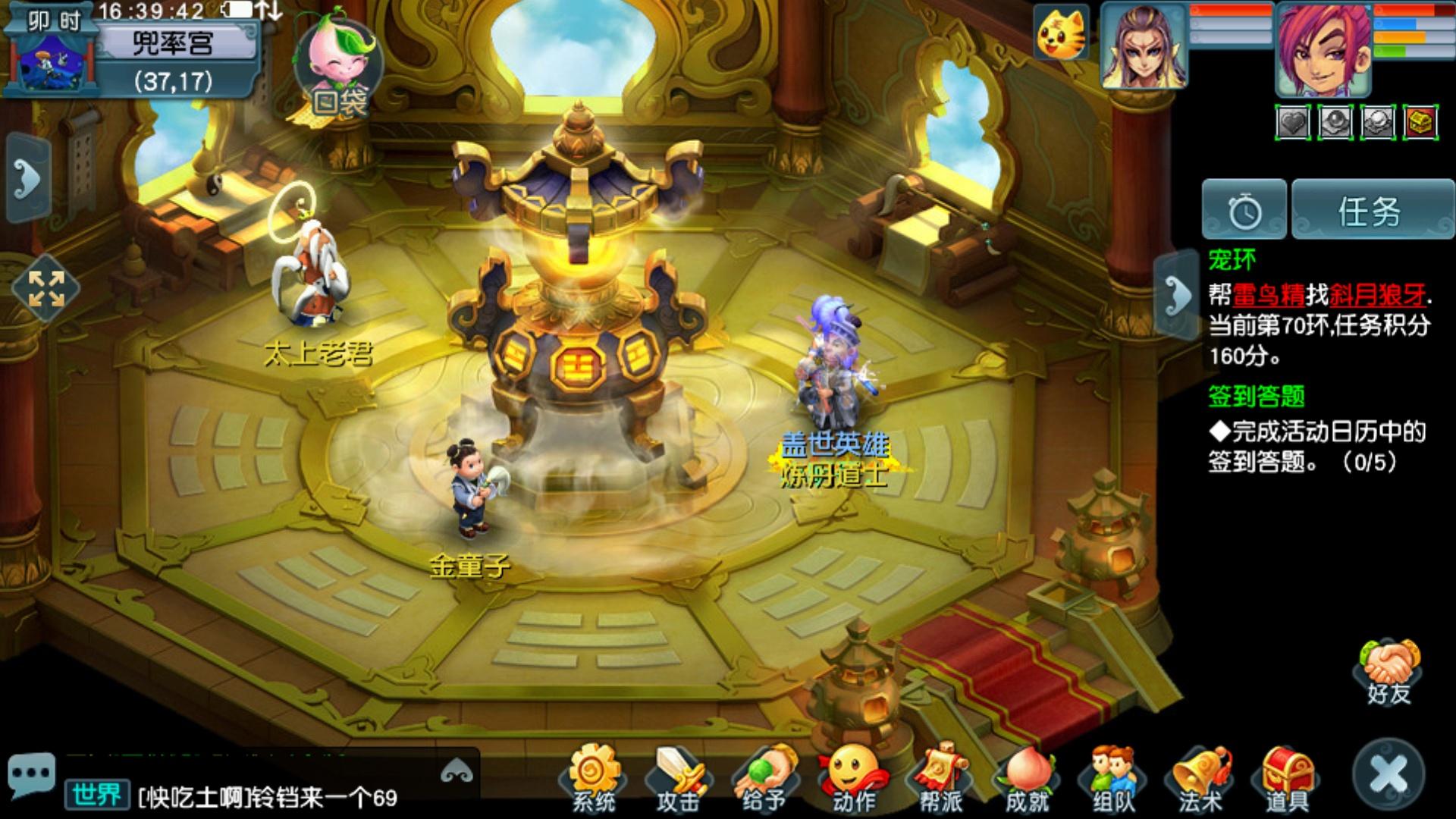This screenshot has width=1456, height=819.
Task: Select the stopwatch timer tab
Action: (1244, 211)
